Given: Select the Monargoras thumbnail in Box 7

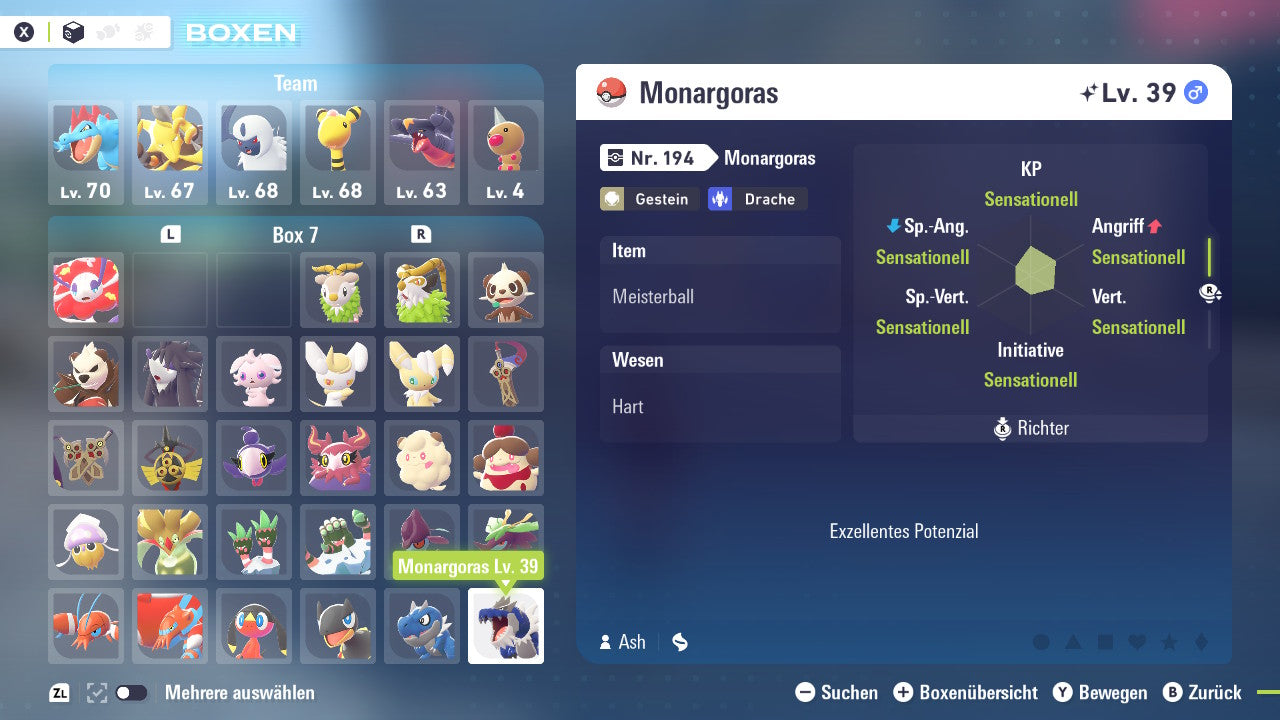Looking at the screenshot, I should pyautogui.click(x=505, y=626).
